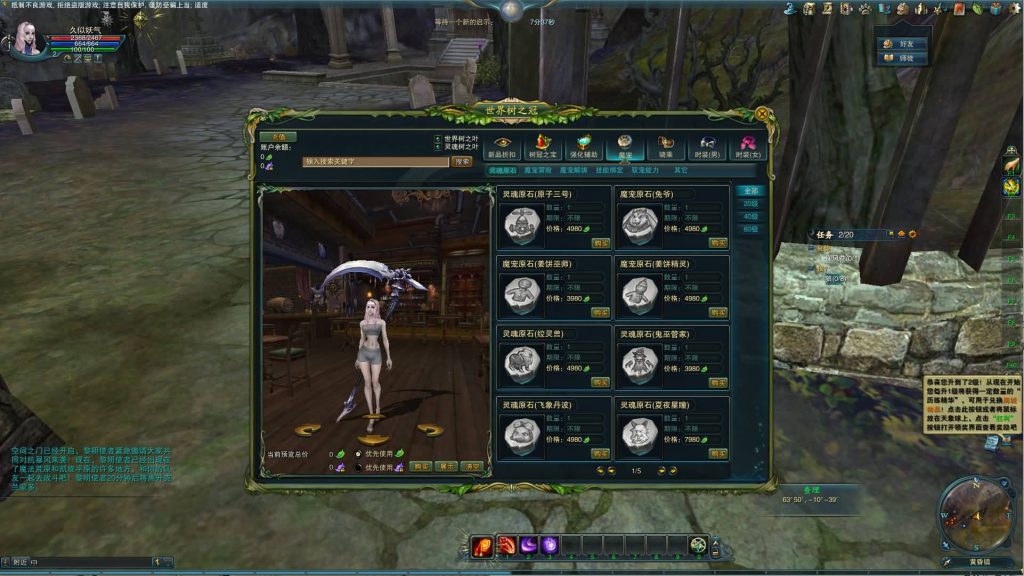Switch to the 树冠之宝 category

(x=544, y=148)
